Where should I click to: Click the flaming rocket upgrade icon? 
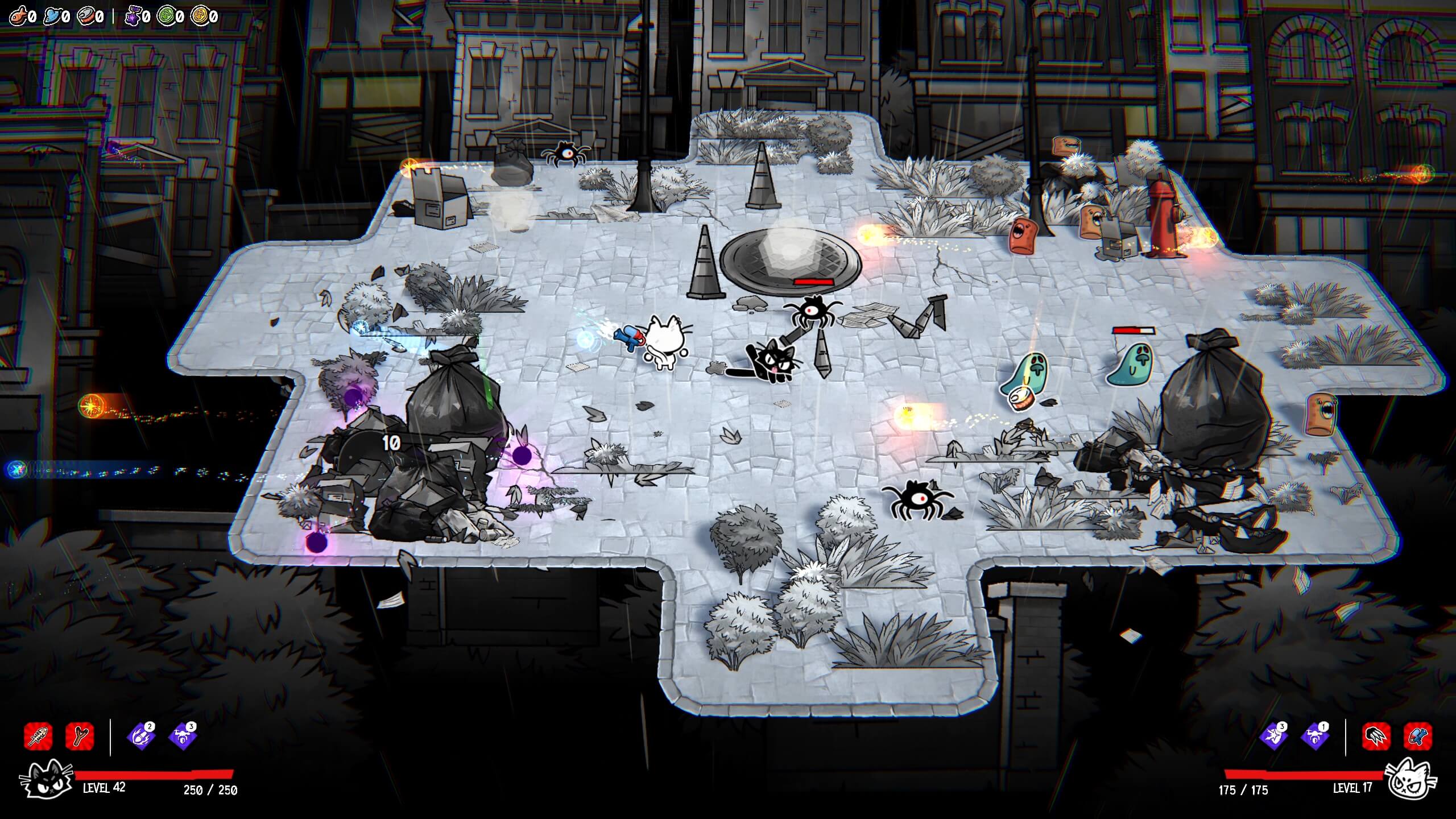(140, 737)
